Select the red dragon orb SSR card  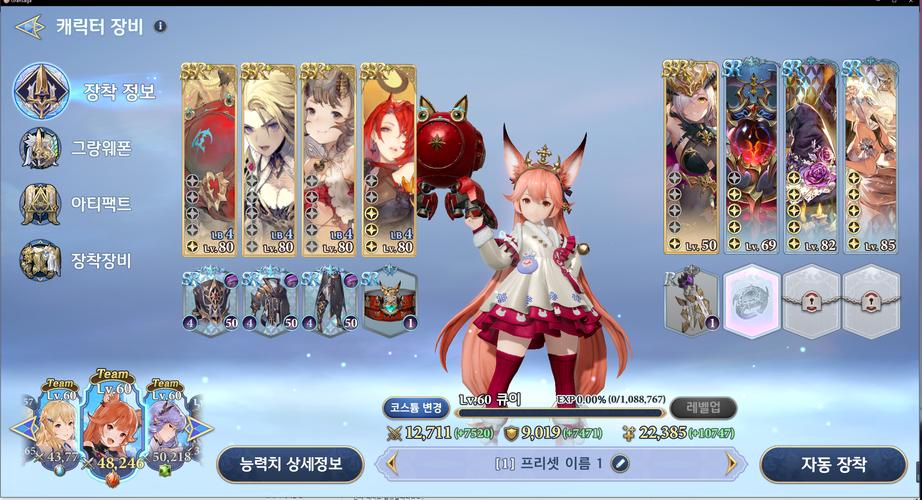pyautogui.click(x=209, y=160)
